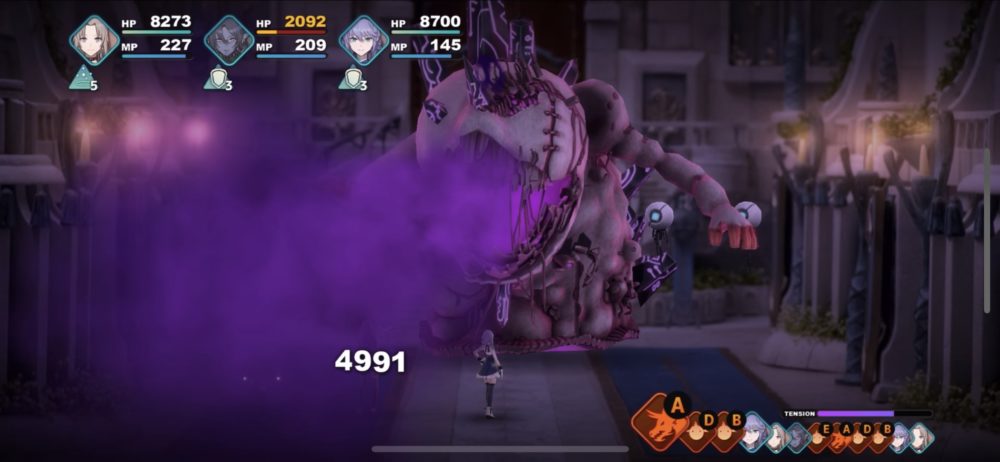Inspect the shield buff under the dark-haired portrait
1000x462 pixels.
pyautogui.click(x=215, y=78)
